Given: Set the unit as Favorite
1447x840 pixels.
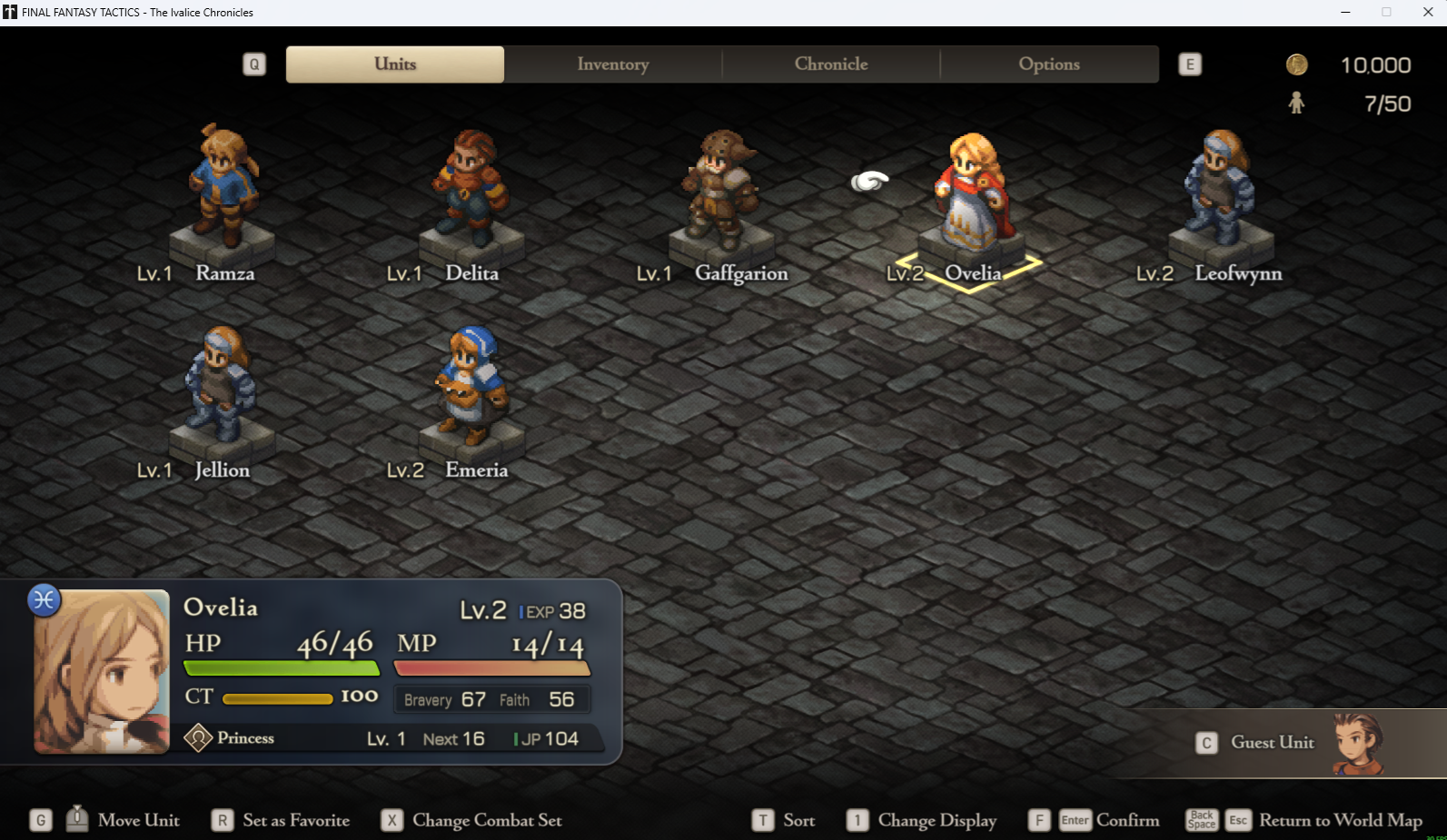Looking at the screenshot, I should [x=295, y=821].
